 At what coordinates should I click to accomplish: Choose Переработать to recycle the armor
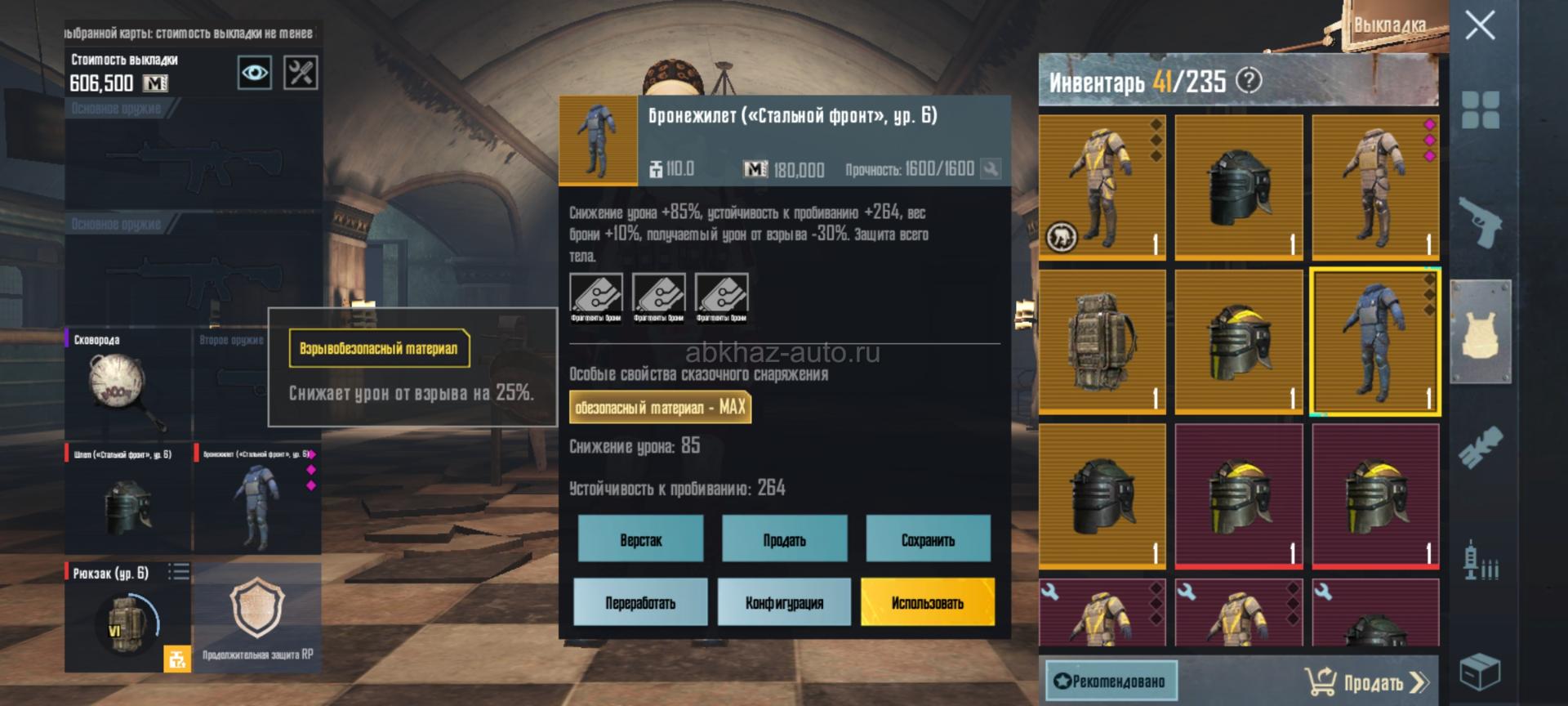point(640,602)
